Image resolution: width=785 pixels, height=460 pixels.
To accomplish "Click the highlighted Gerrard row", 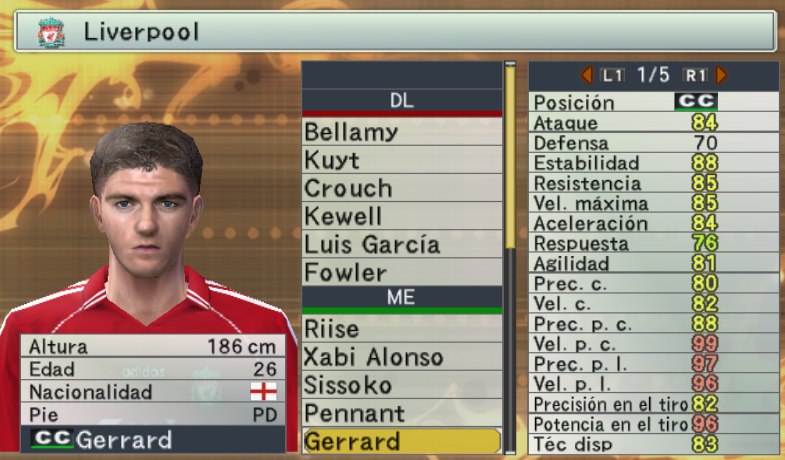I will coord(401,441).
